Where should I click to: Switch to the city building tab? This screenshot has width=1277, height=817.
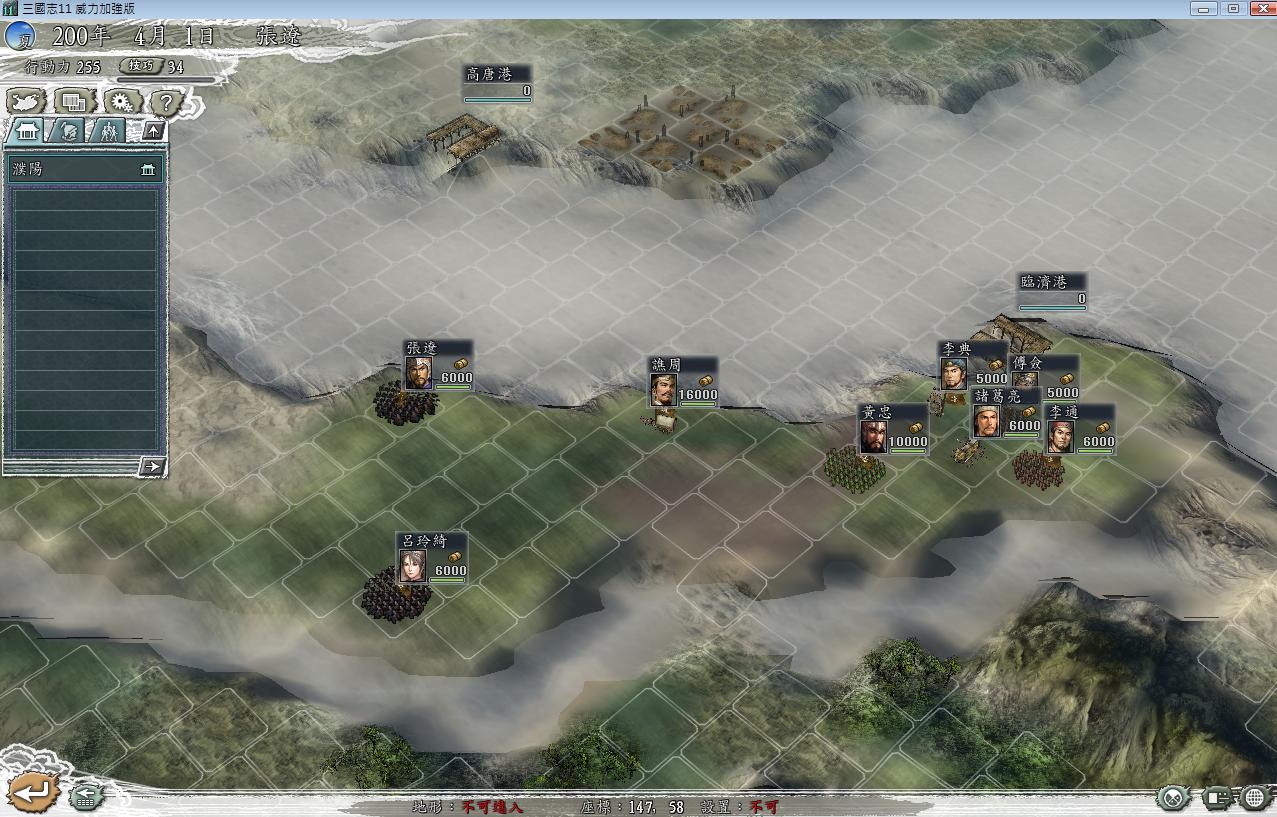click(26, 131)
